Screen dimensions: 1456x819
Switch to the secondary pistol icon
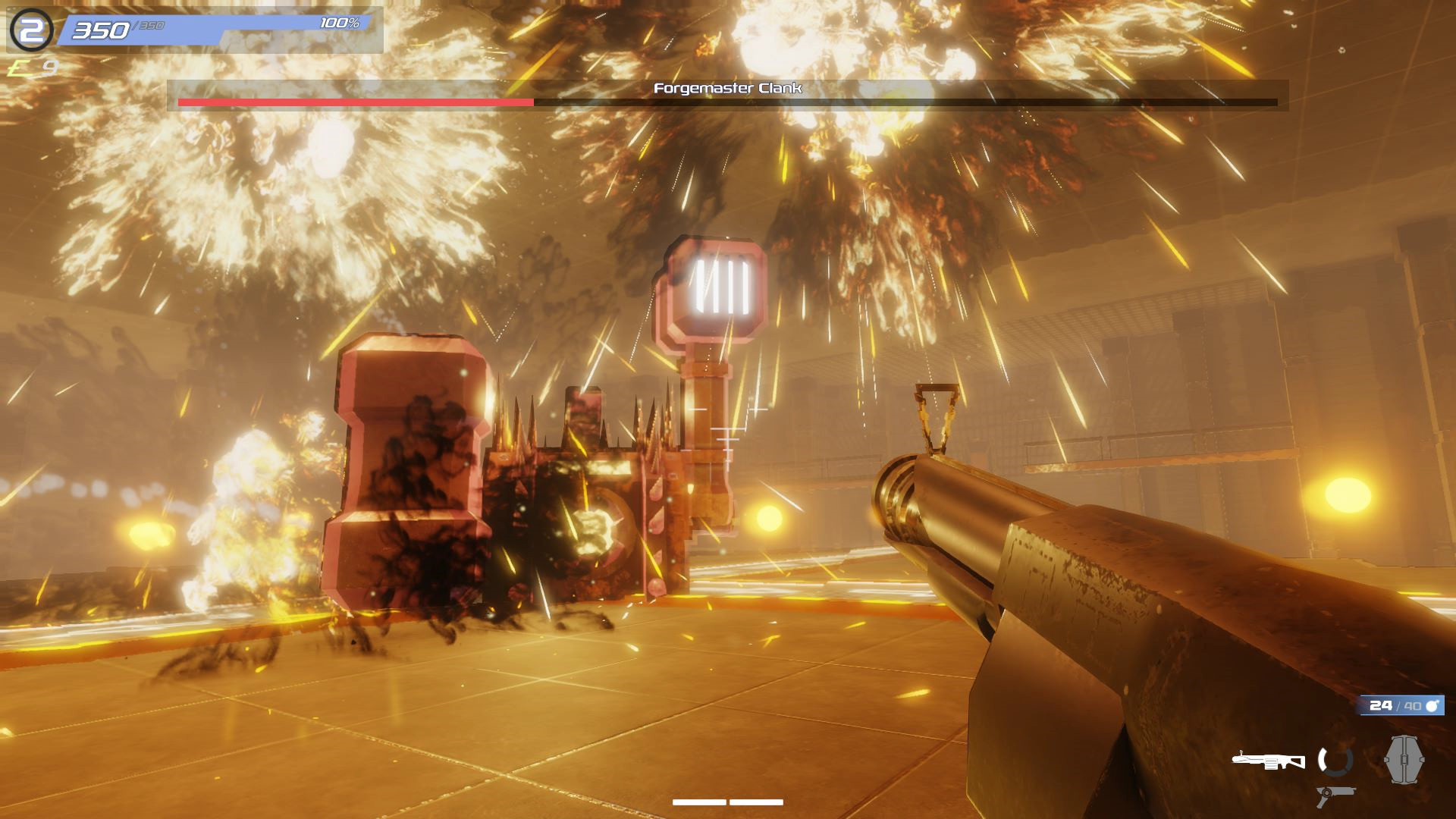click(x=1336, y=795)
